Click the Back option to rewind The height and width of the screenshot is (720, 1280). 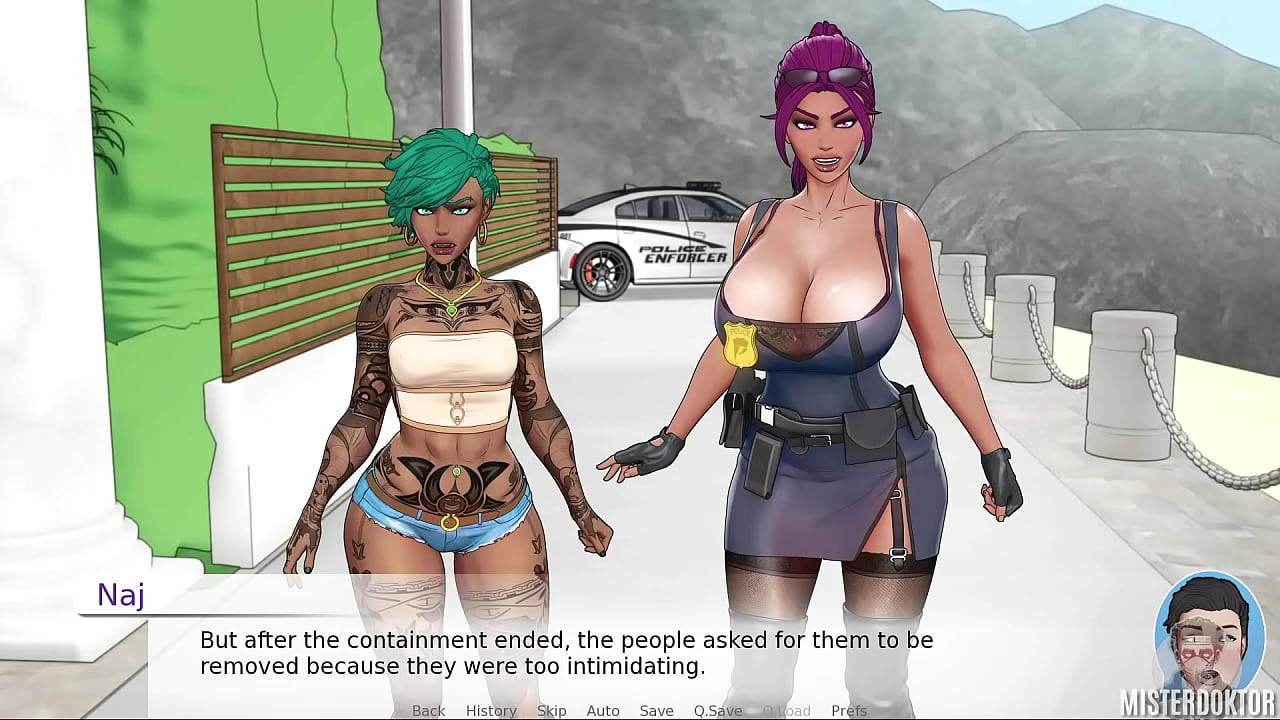pos(428,710)
